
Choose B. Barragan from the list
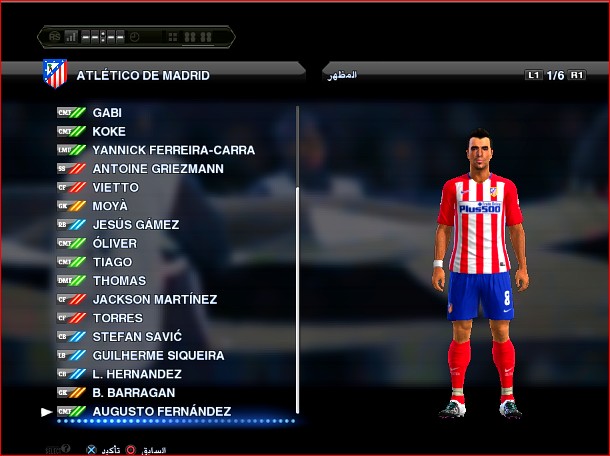(x=134, y=393)
